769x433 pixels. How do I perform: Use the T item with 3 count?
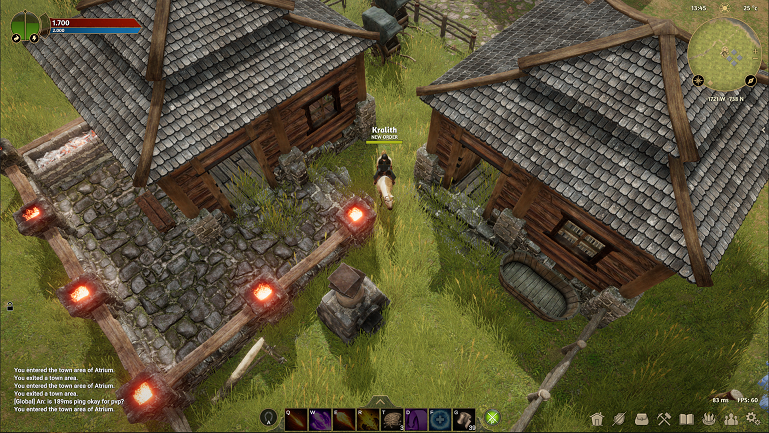[x=393, y=420]
